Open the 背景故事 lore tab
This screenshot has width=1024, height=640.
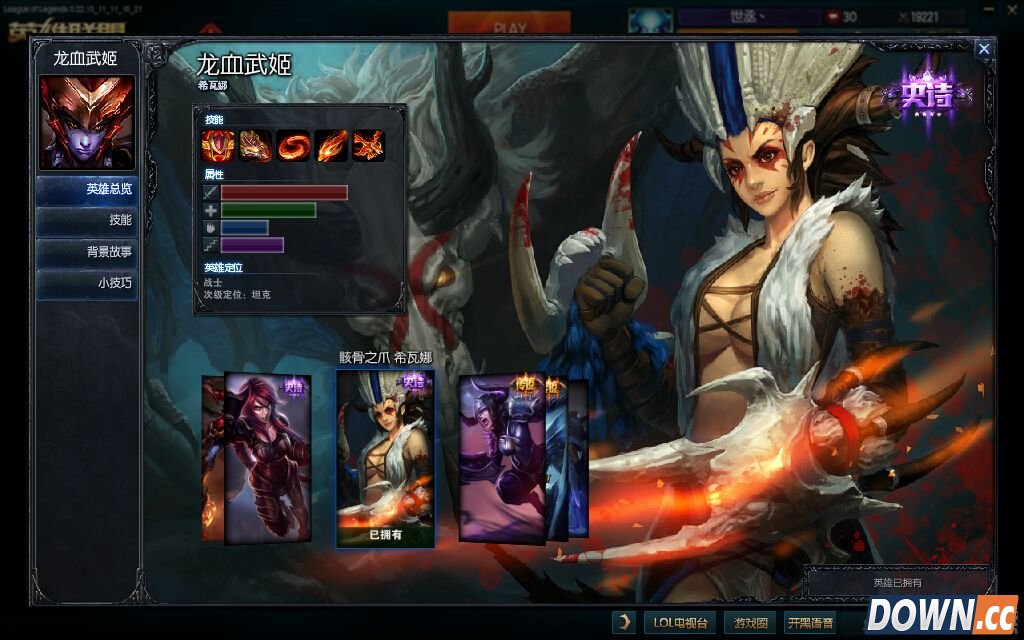tap(87, 252)
